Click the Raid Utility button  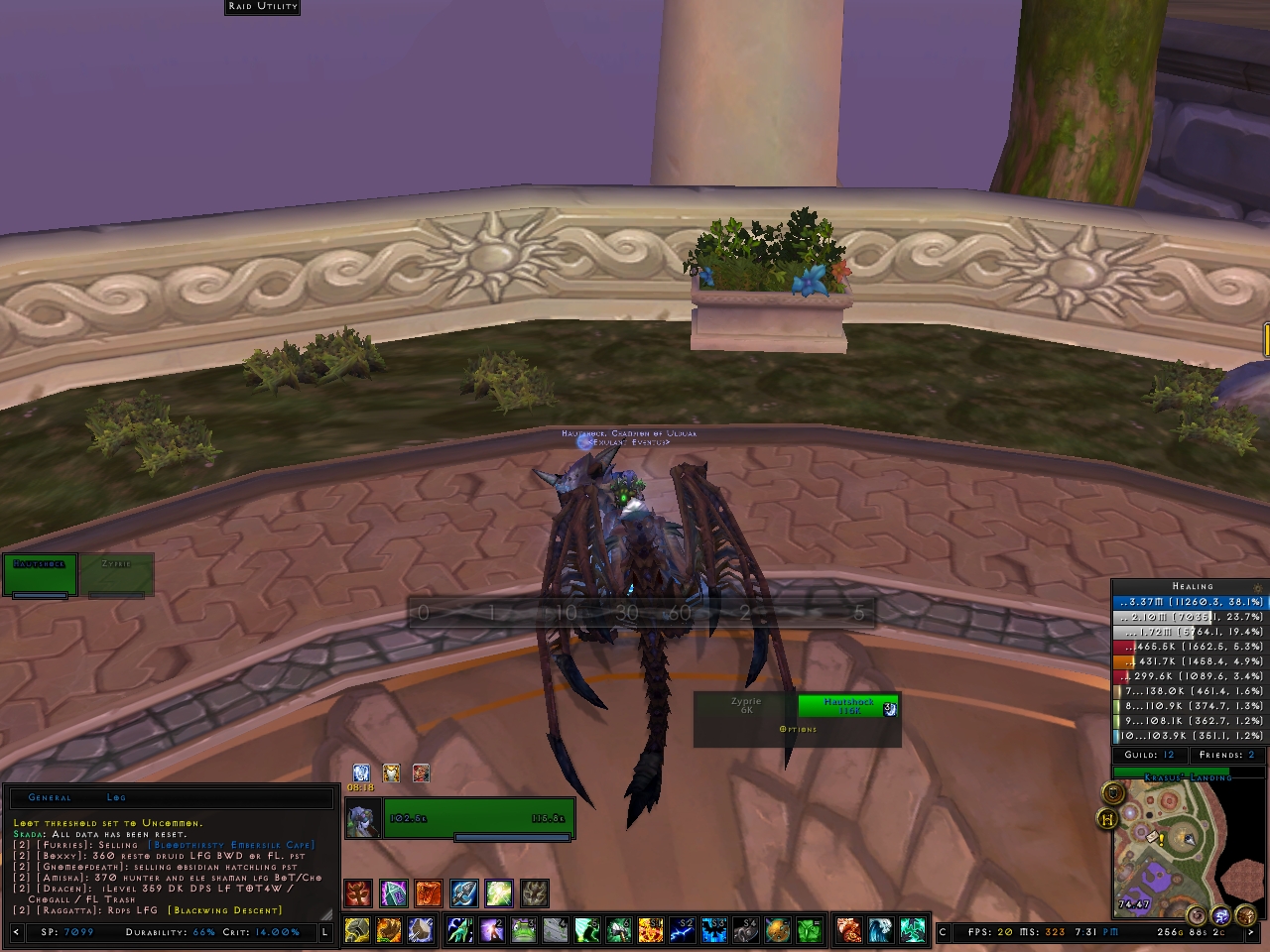pos(261,7)
